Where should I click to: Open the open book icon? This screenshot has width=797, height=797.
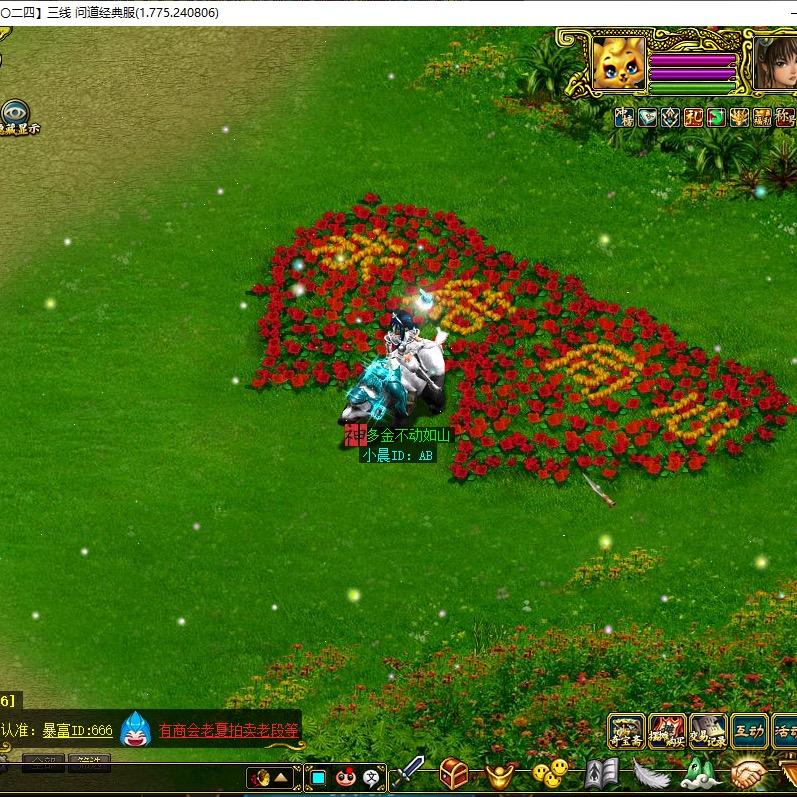tap(602, 773)
